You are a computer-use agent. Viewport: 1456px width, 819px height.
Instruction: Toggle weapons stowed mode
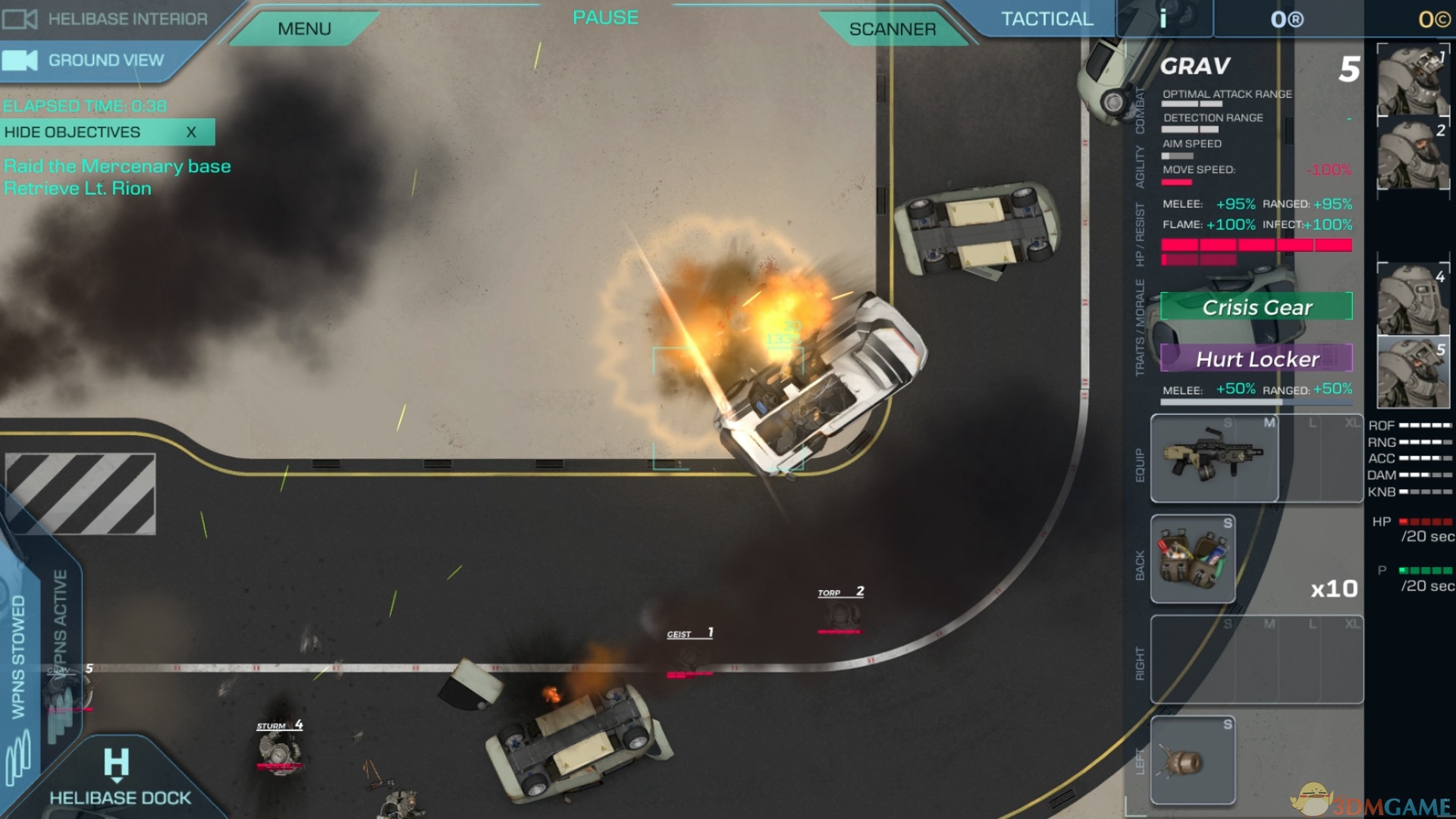click(x=18, y=656)
